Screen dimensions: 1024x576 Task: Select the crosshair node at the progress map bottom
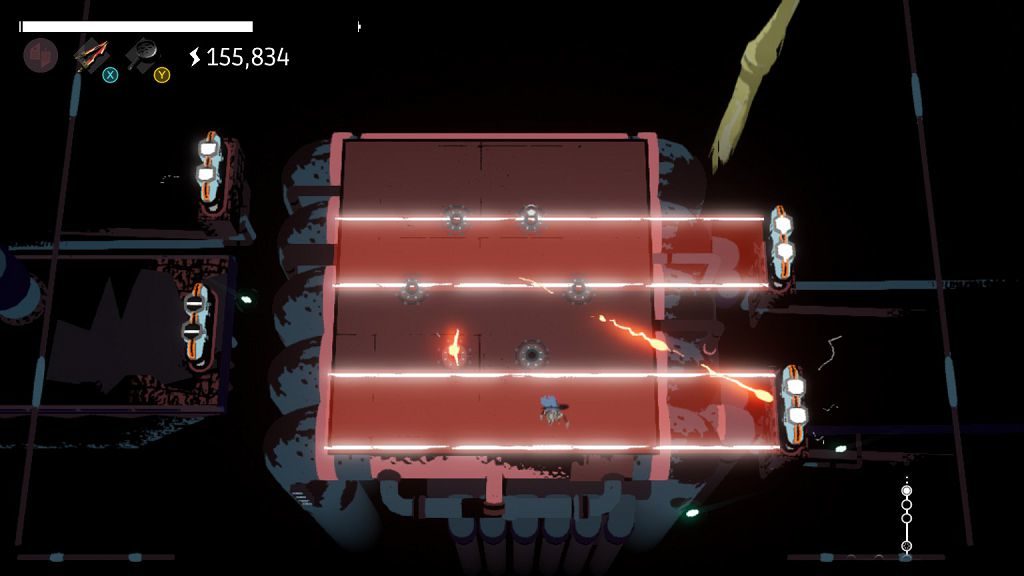click(907, 546)
